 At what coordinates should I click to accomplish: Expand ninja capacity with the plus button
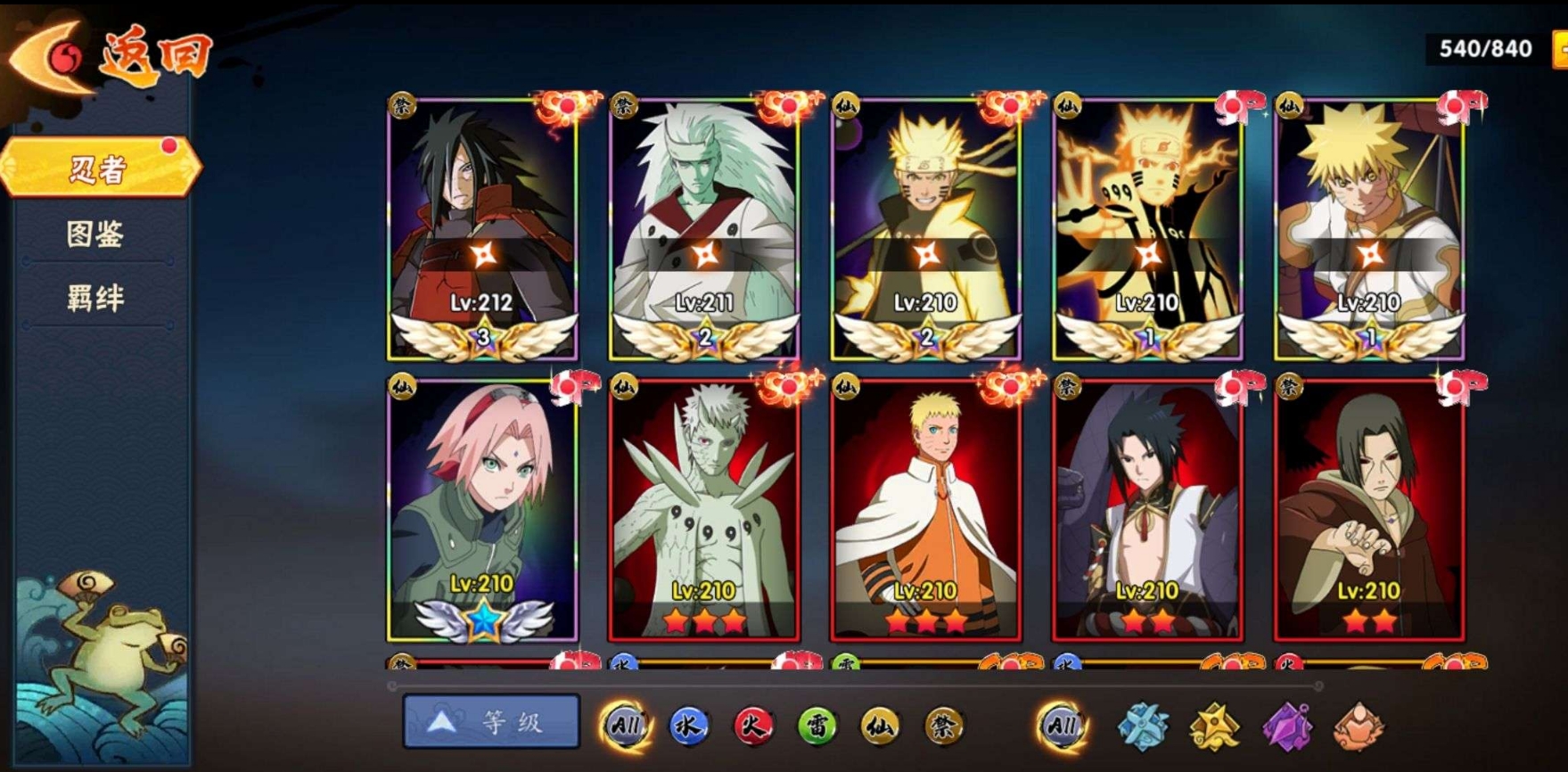[x=1560, y=49]
